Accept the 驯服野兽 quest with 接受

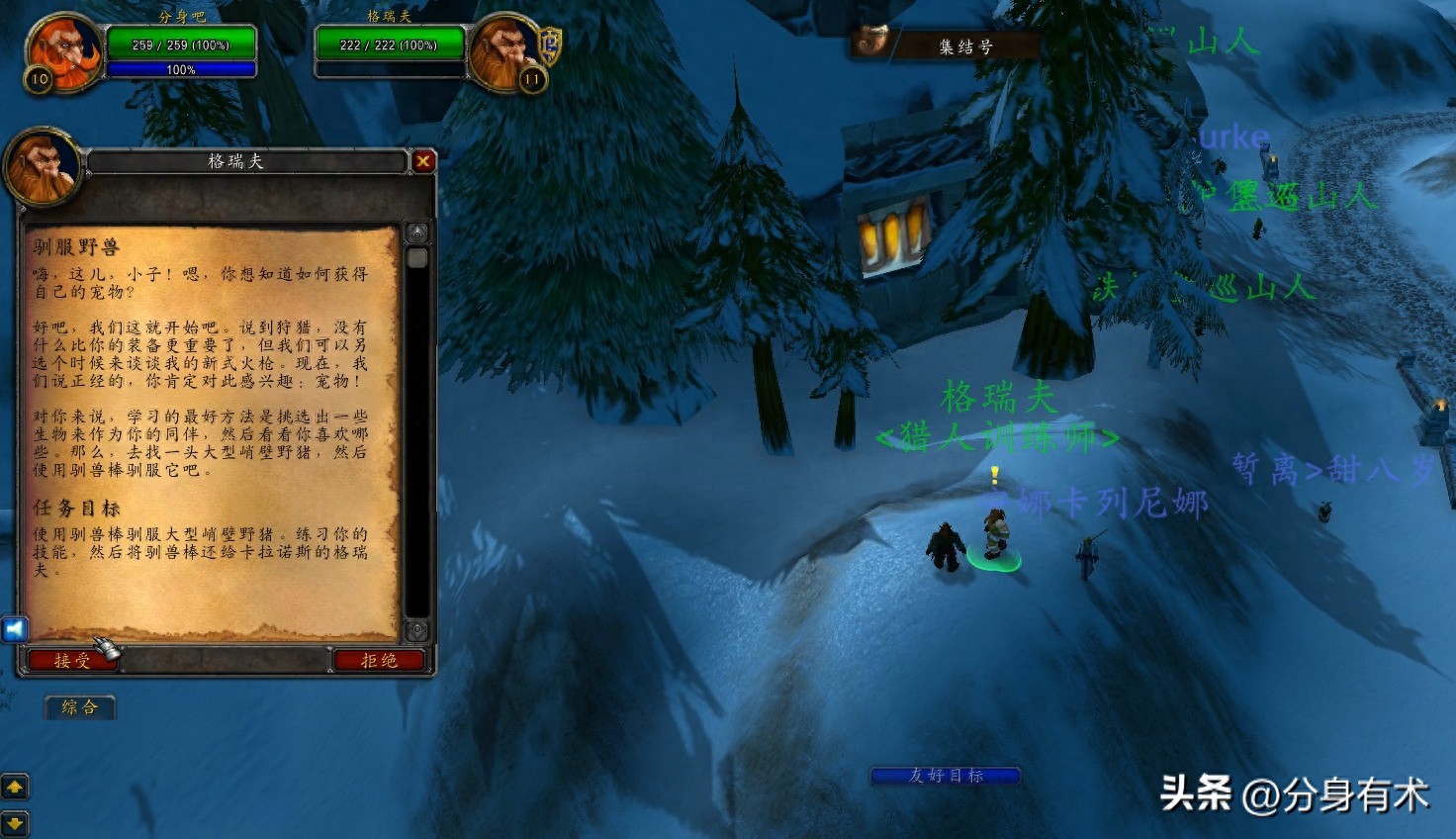(x=72, y=660)
